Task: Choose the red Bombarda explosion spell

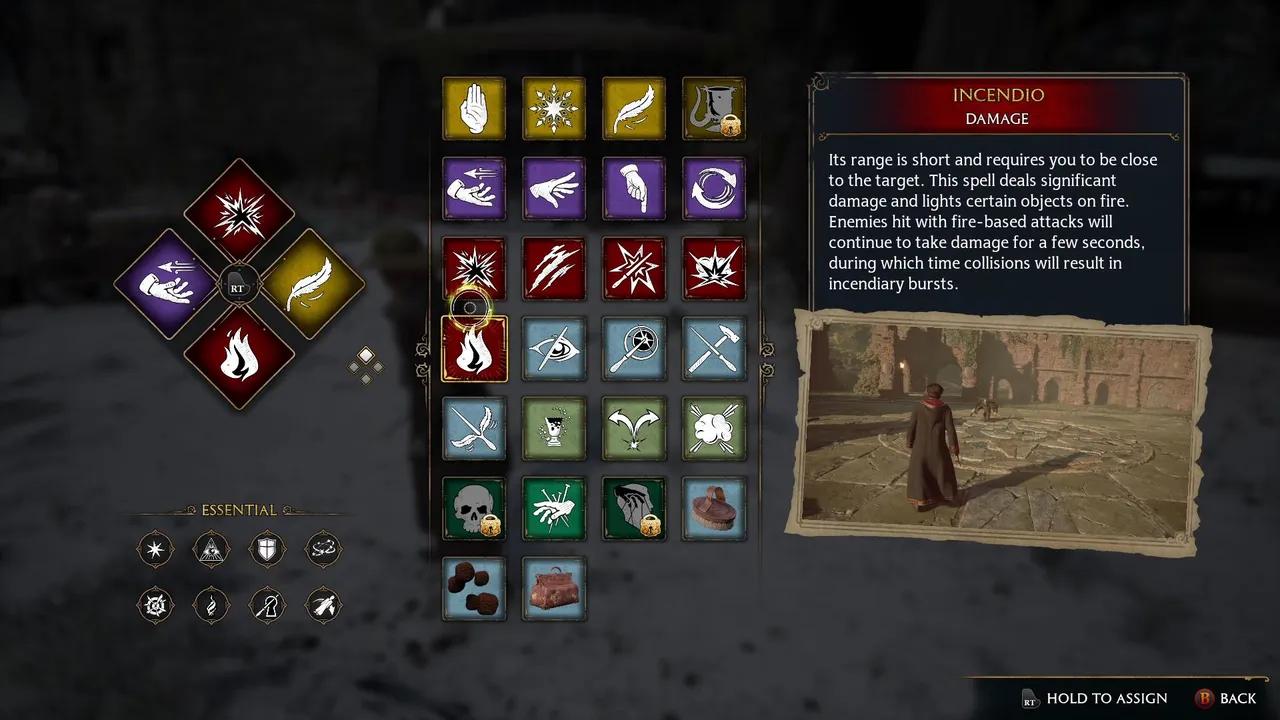Action: coord(714,268)
